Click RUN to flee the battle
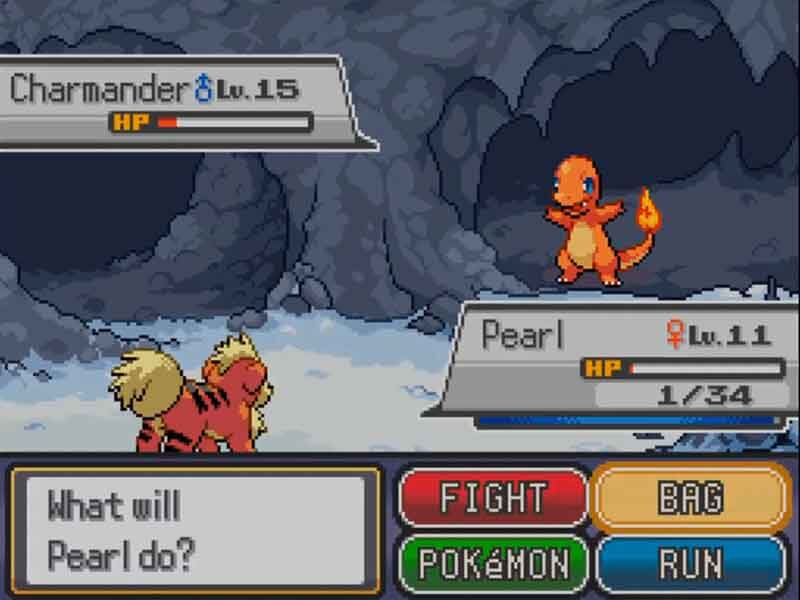Viewport: 800px width, 600px height. click(690, 564)
